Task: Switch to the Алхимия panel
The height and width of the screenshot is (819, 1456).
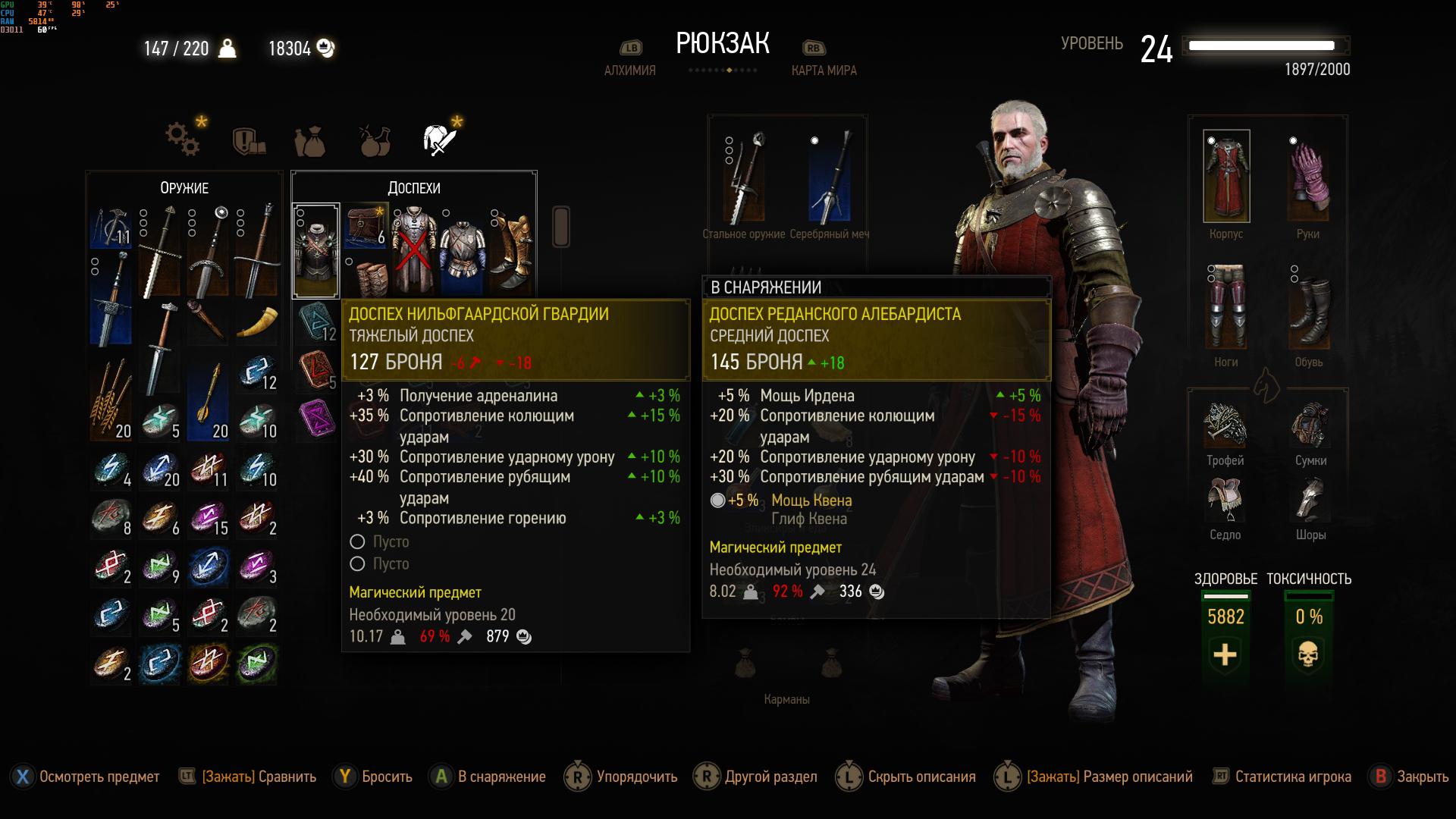Action: 629,71
